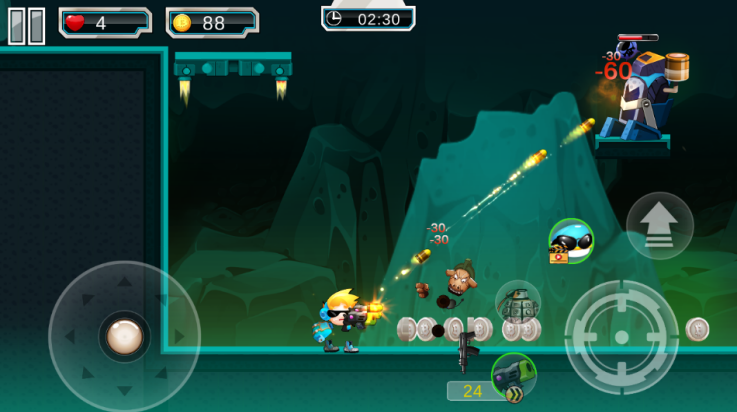Tap the virtual joystick center knob
The width and height of the screenshot is (737, 412).
point(124,336)
